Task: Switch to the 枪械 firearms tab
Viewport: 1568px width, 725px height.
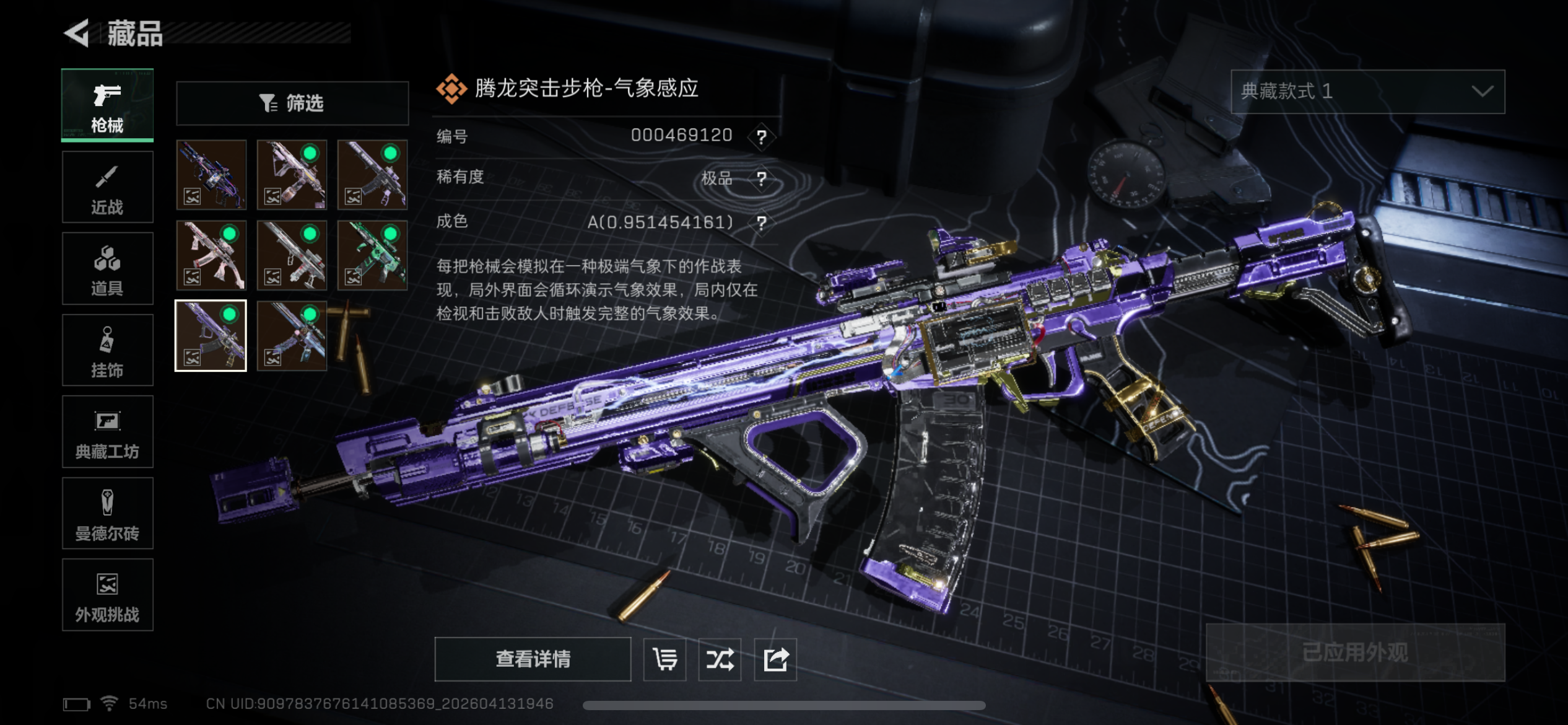Action: [x=107, y=105]
